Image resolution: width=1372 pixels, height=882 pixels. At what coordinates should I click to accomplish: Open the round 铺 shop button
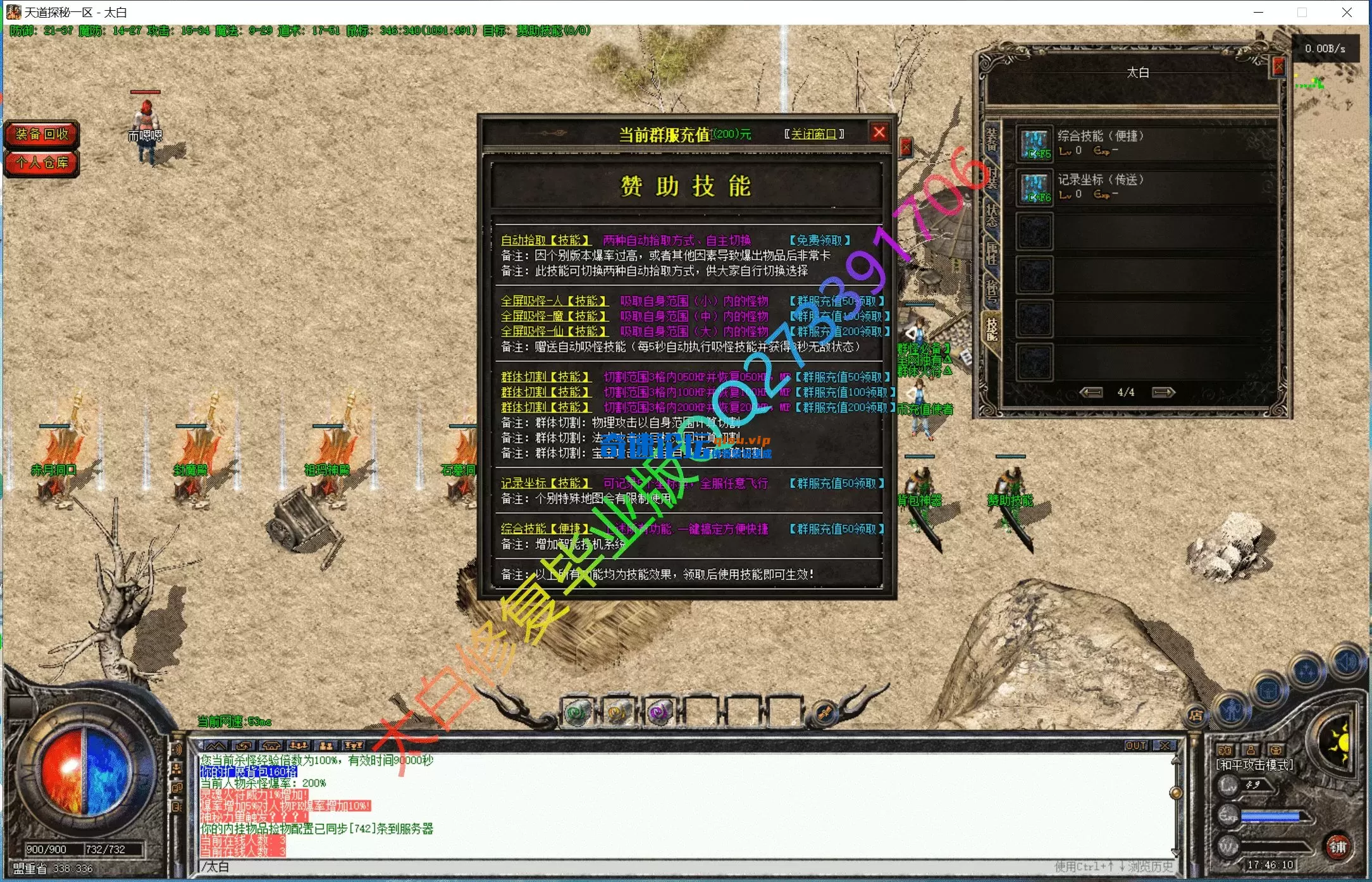click(1338, 847)
